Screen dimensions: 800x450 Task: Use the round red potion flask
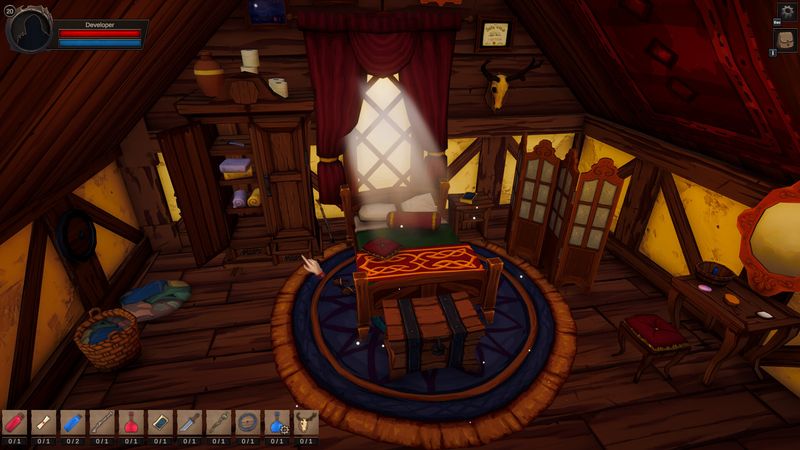click(130, 422)
